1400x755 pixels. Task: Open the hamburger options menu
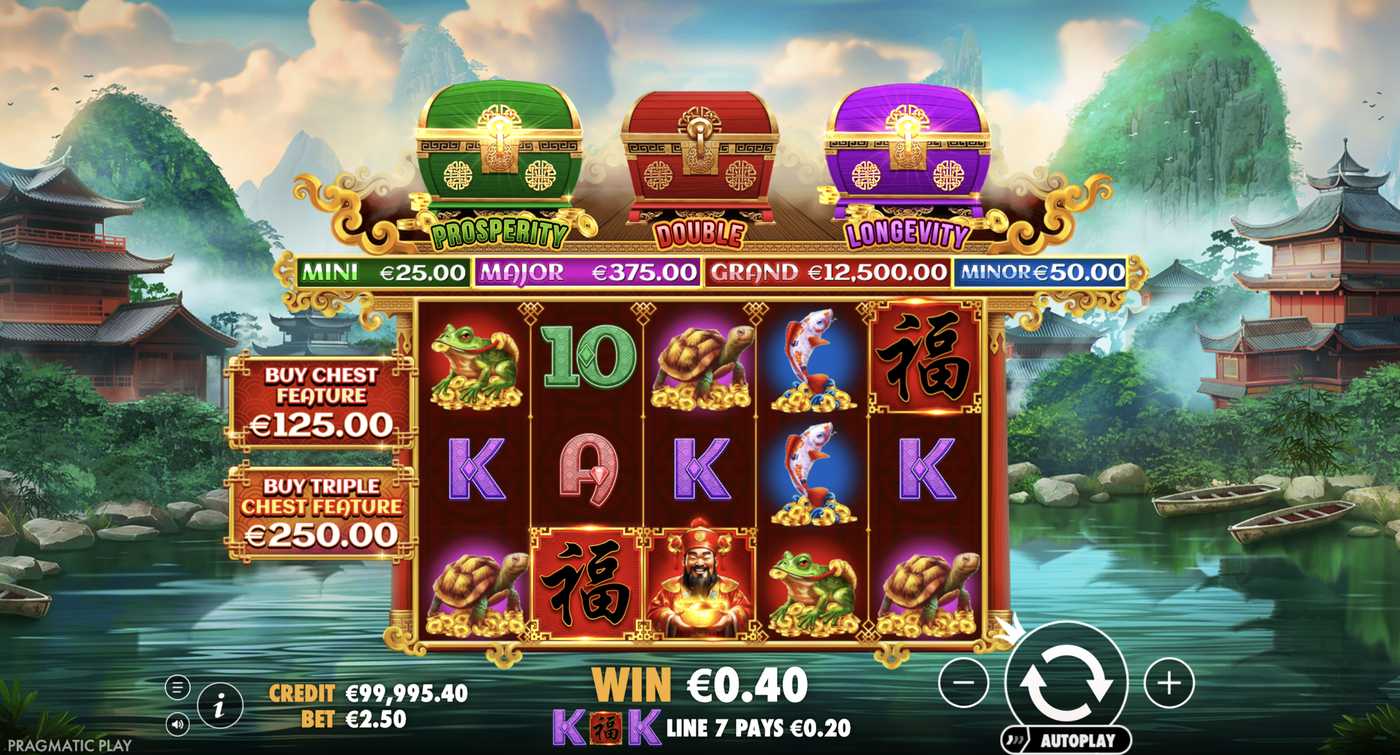point(178,687)
